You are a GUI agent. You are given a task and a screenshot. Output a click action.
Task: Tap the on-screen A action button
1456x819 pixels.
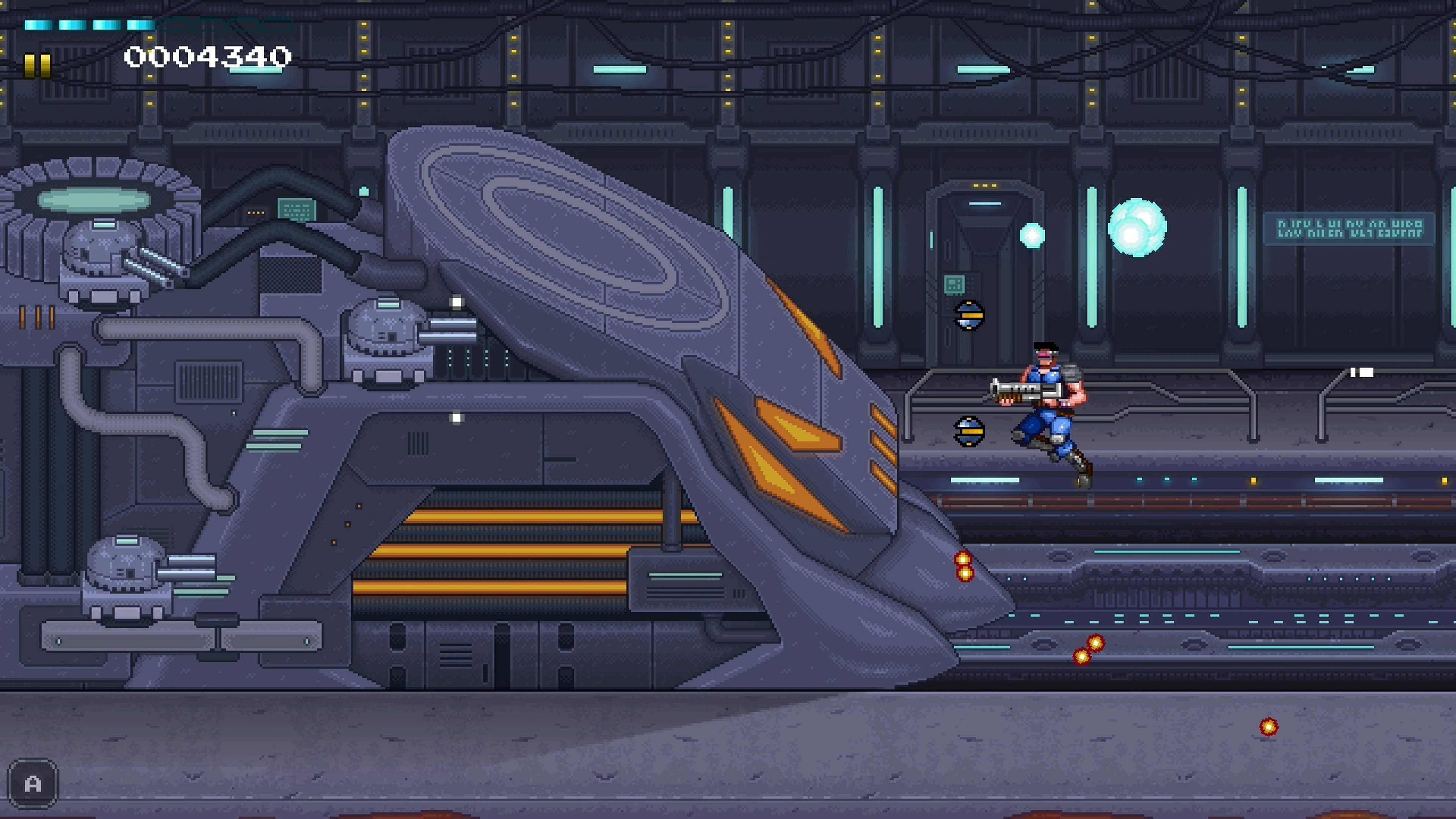click(32, 783)
